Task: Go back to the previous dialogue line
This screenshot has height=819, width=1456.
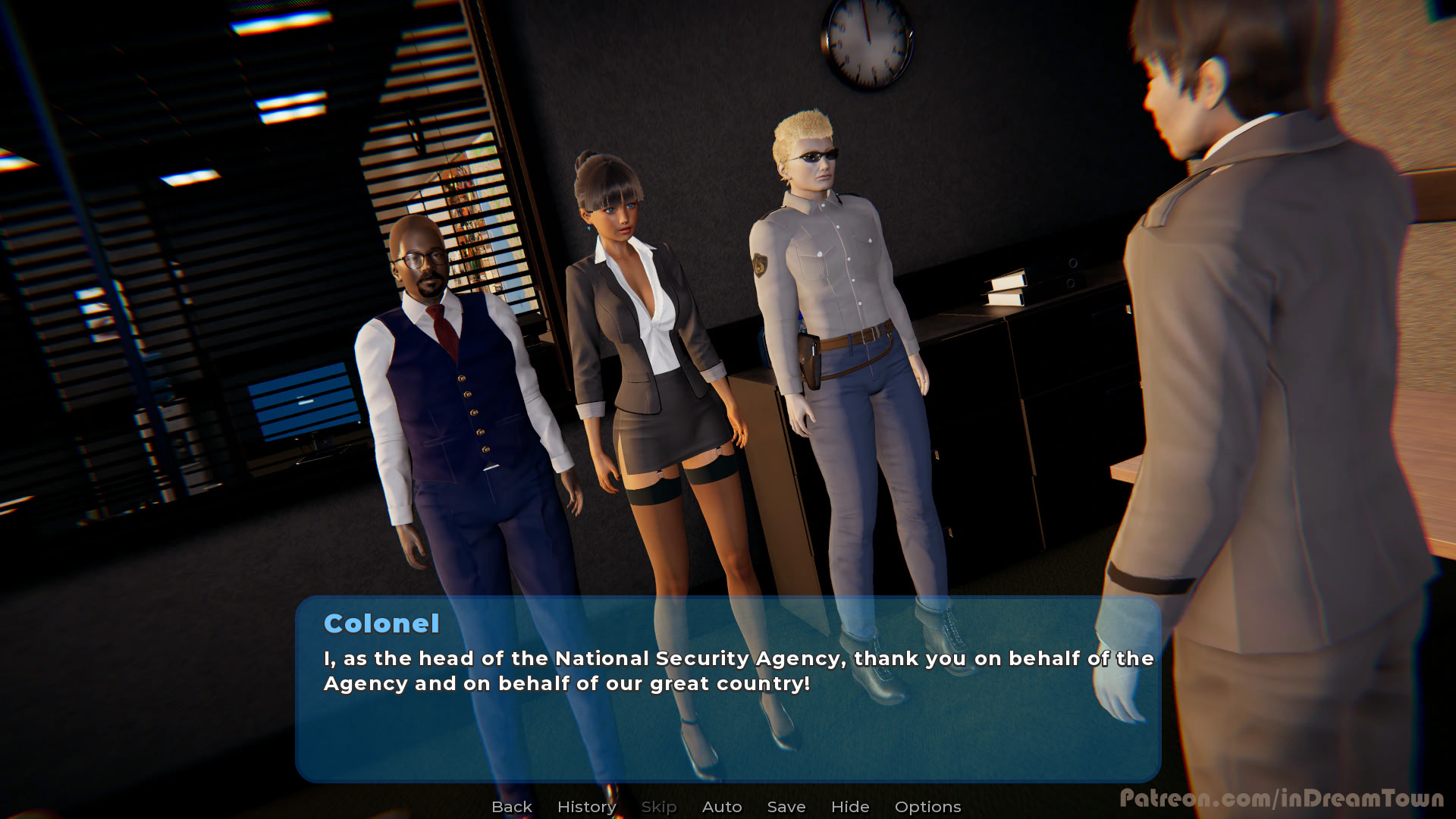Action: pyautogui.click(x=512, y=807)
